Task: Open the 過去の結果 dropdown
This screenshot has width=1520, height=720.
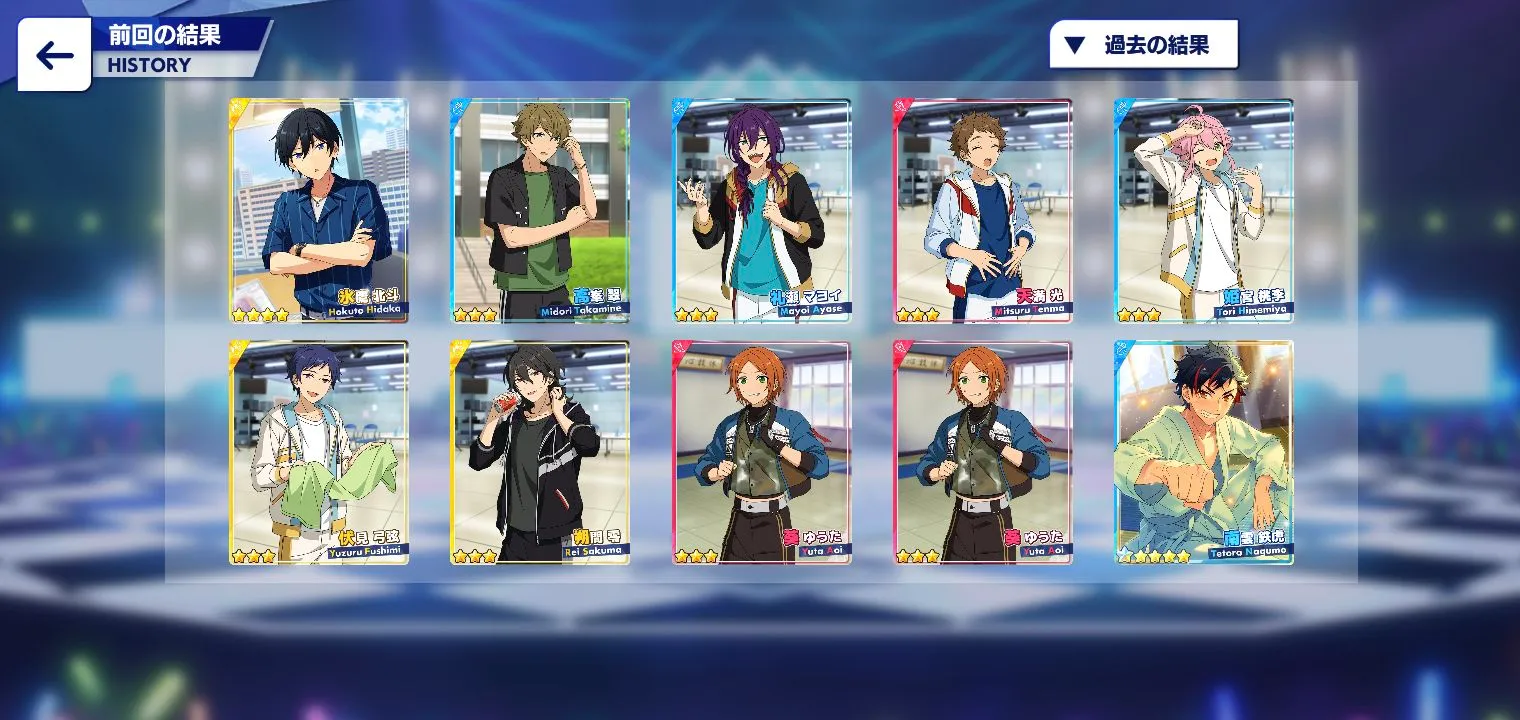Action: [x=1143, y=45]
